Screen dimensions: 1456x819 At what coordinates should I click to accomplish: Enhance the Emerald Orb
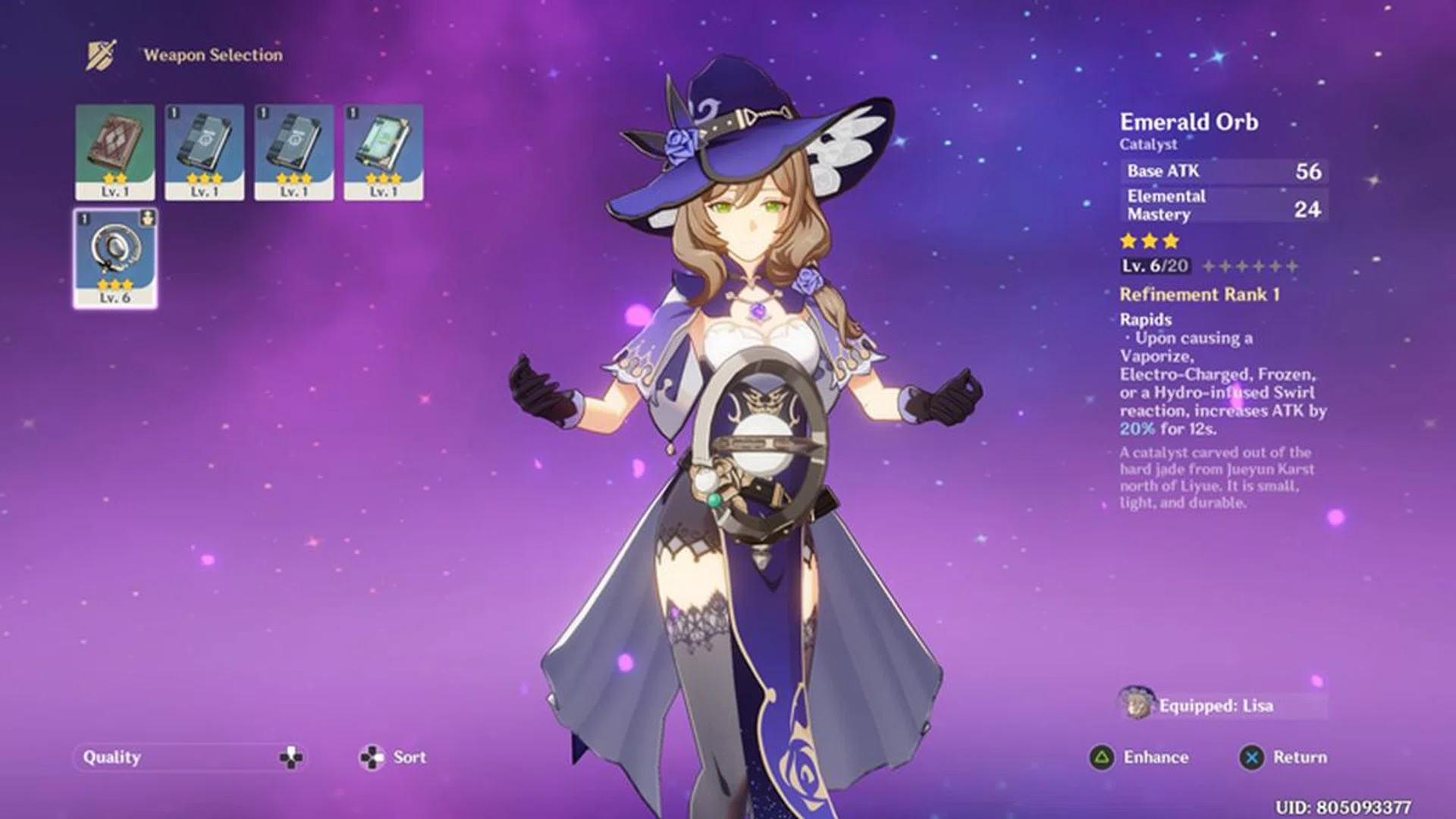point(1139,757)
